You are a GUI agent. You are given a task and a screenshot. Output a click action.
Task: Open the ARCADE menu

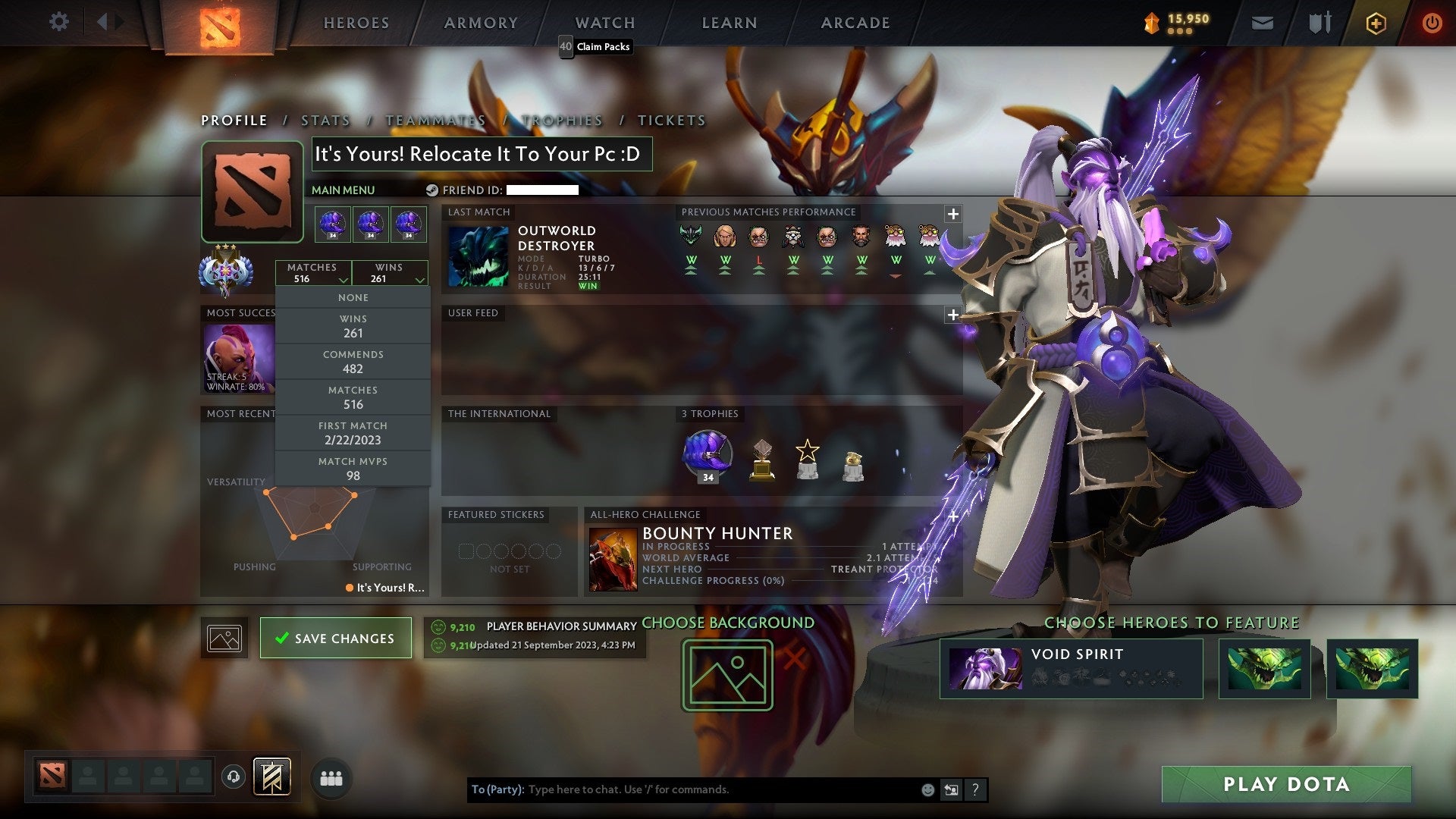click(855, 23)
